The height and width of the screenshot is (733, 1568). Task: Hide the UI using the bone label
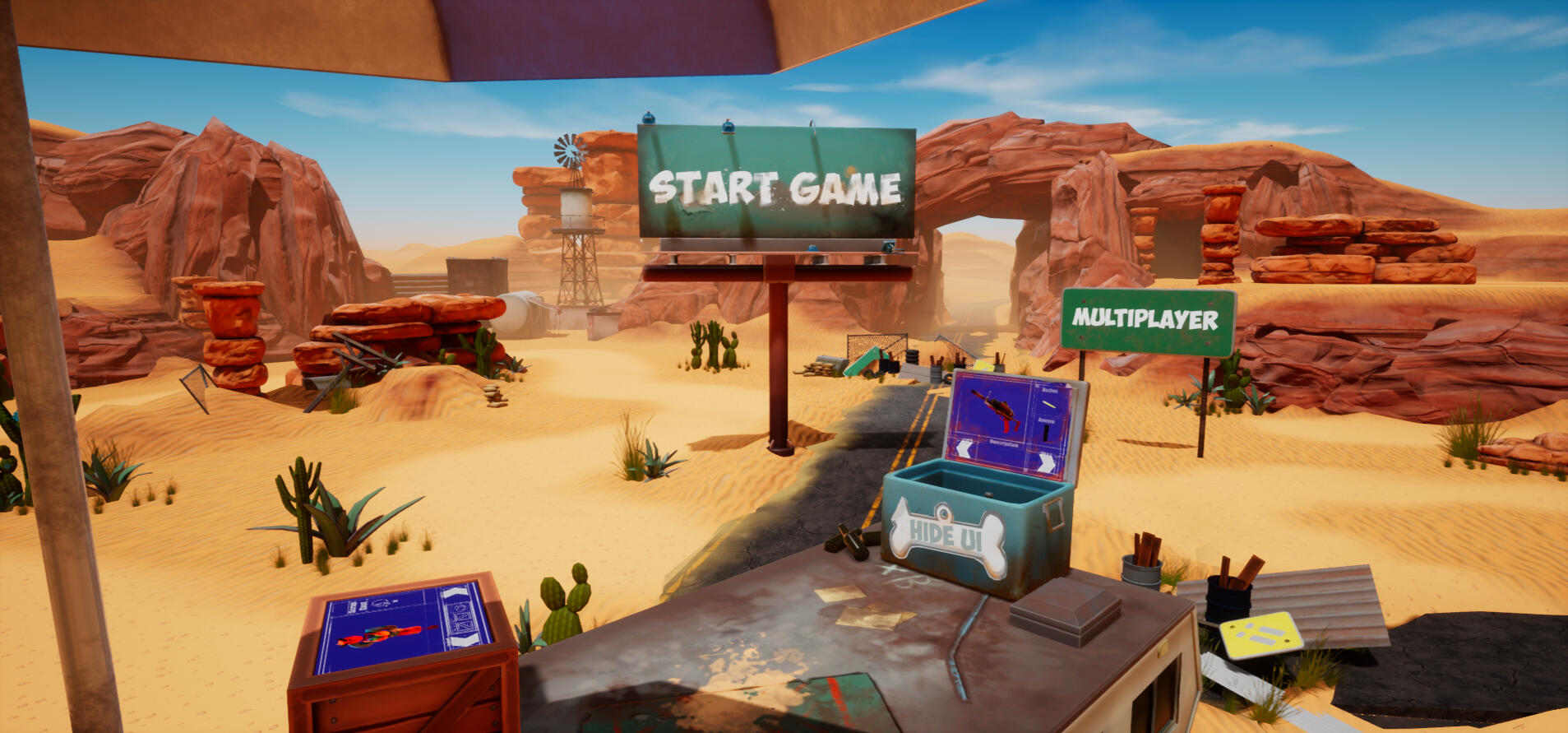pos(947,536)
